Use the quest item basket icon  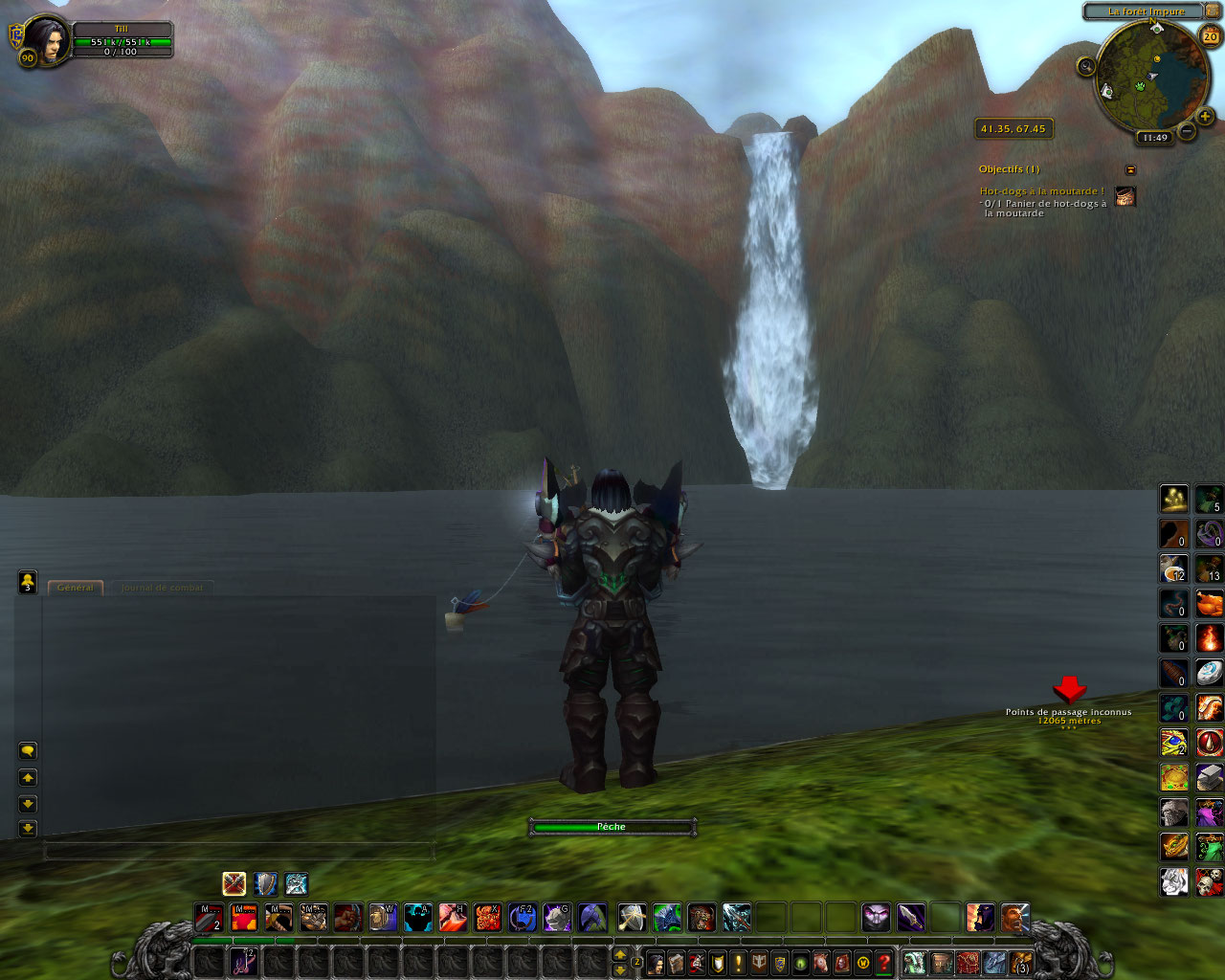point(1125,196)
